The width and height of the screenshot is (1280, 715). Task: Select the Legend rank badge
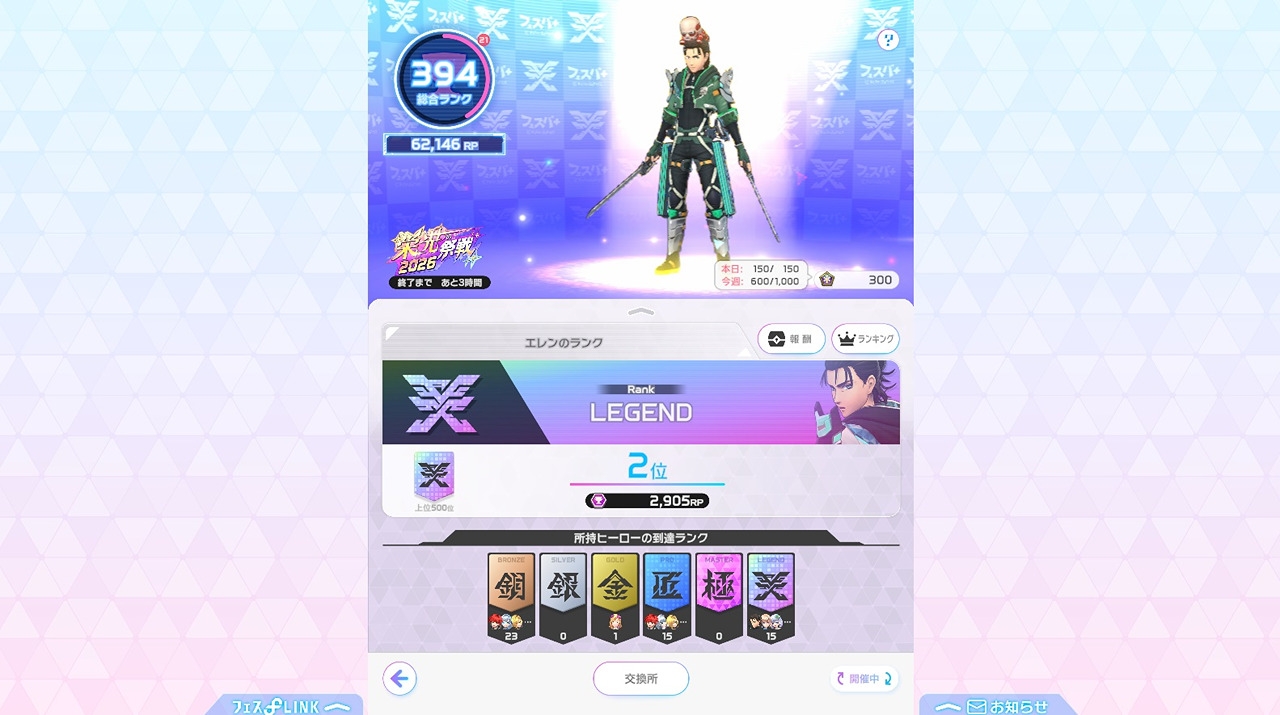771,597
